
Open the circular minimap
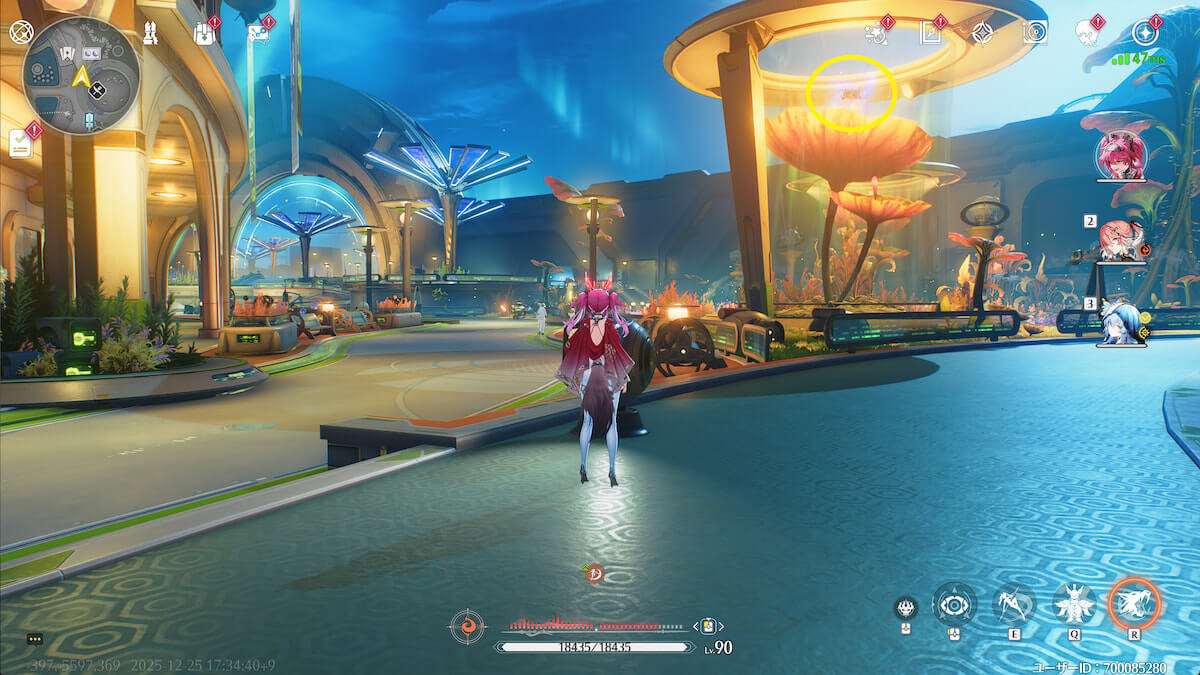pyautogui.click(x=80, y=76)
